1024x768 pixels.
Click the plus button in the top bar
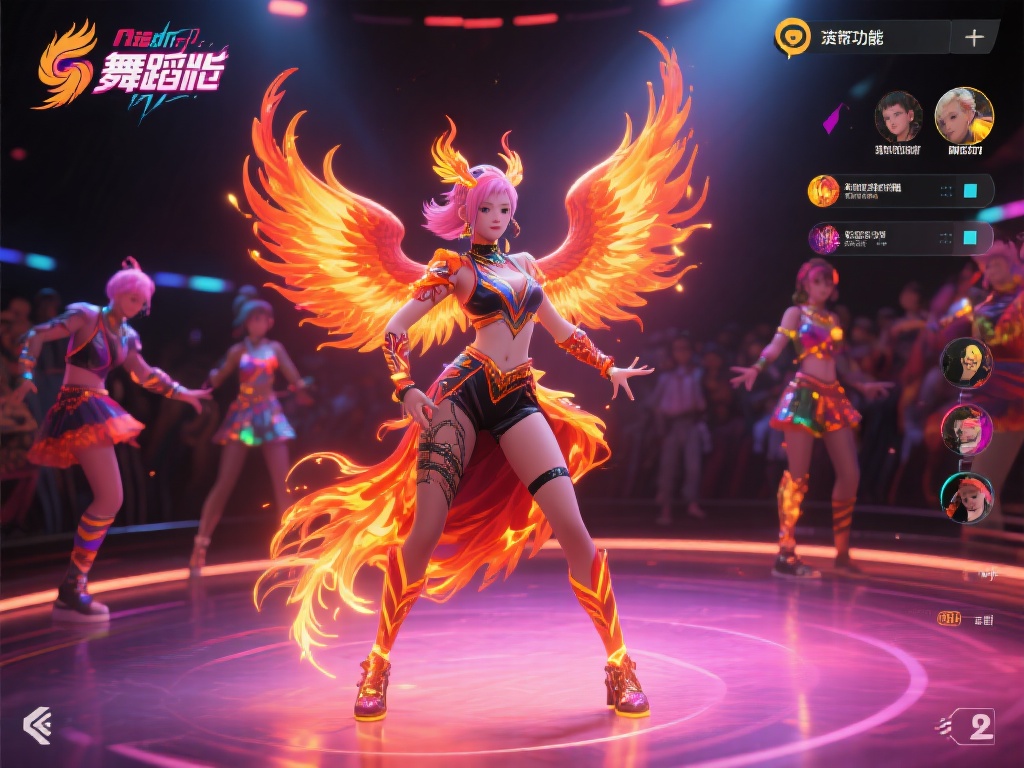click(974, 38)
